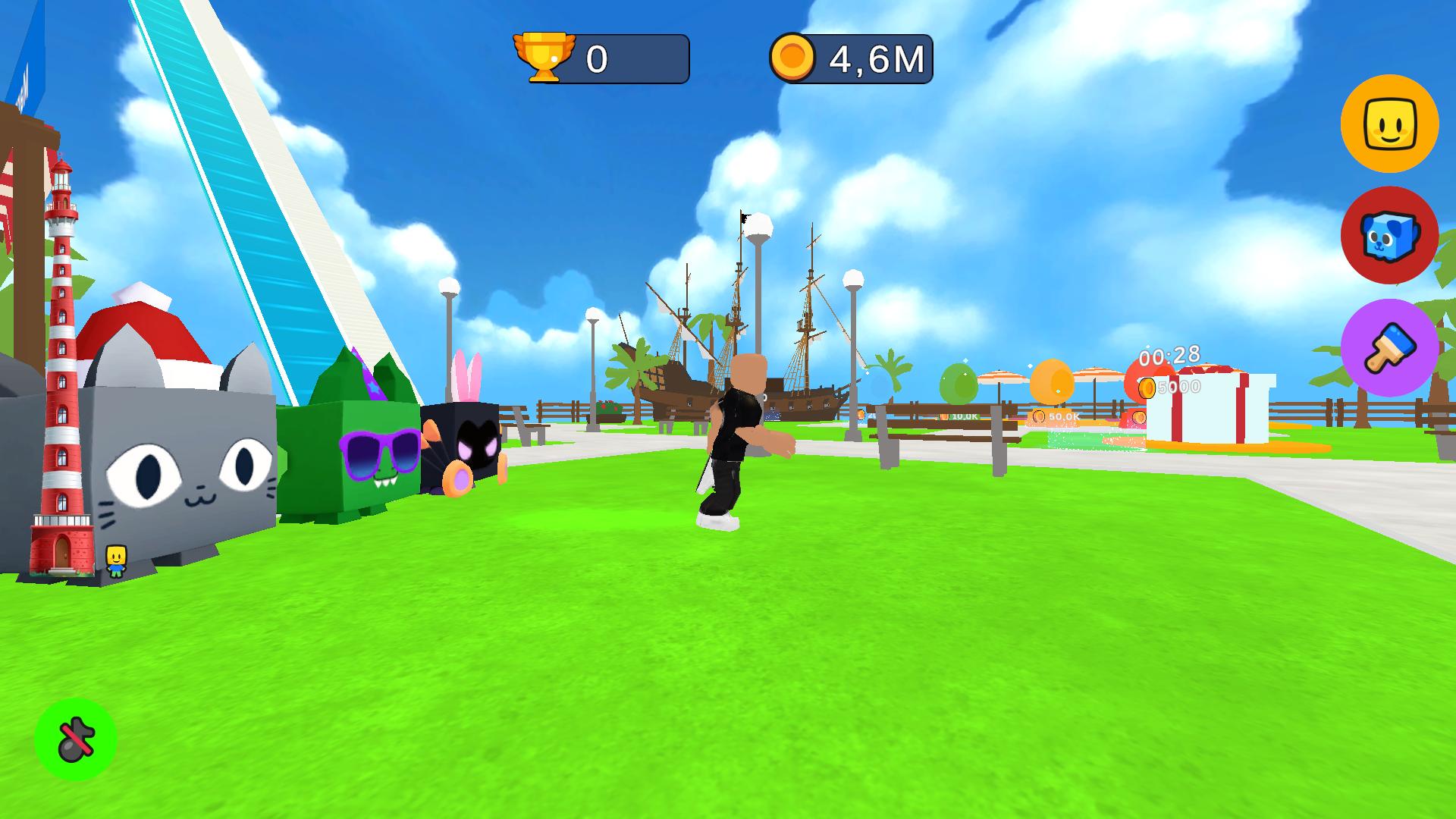Click the trophy counter showing 0

[x=598, y=58]
